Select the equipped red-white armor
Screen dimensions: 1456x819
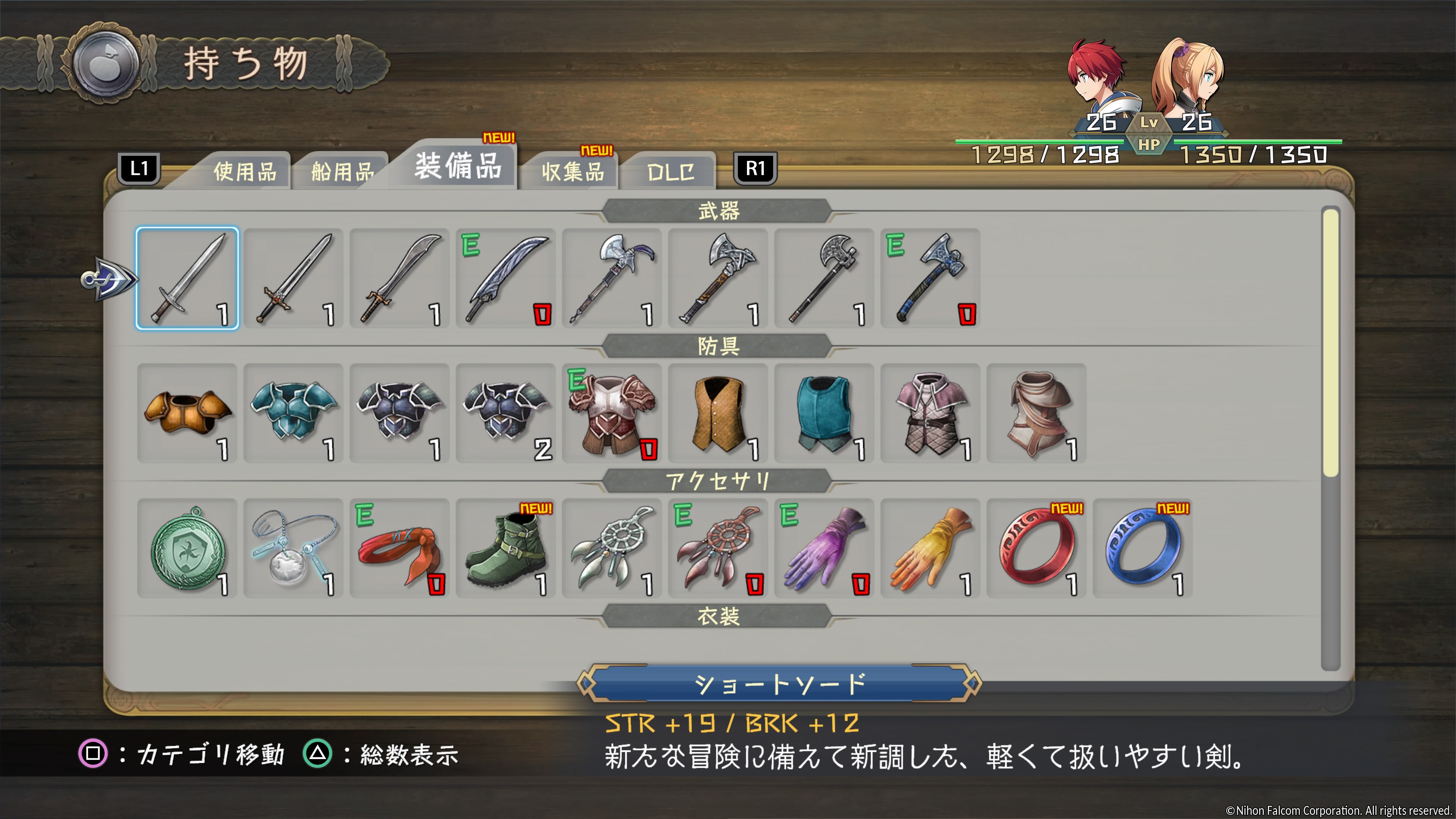pos(612,413)
